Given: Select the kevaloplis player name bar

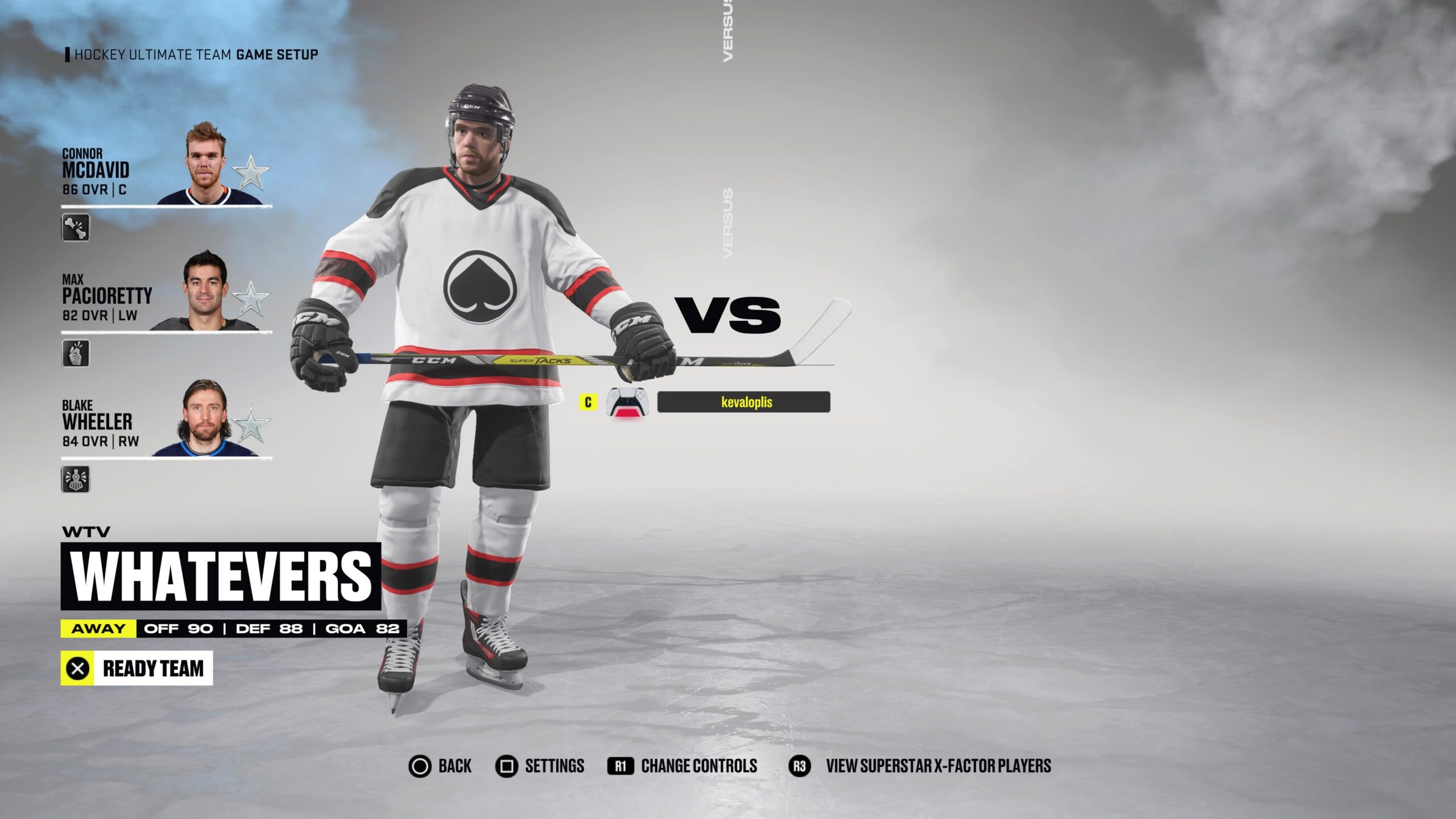Looking at the screenshot, I should [x=743, y=402].
